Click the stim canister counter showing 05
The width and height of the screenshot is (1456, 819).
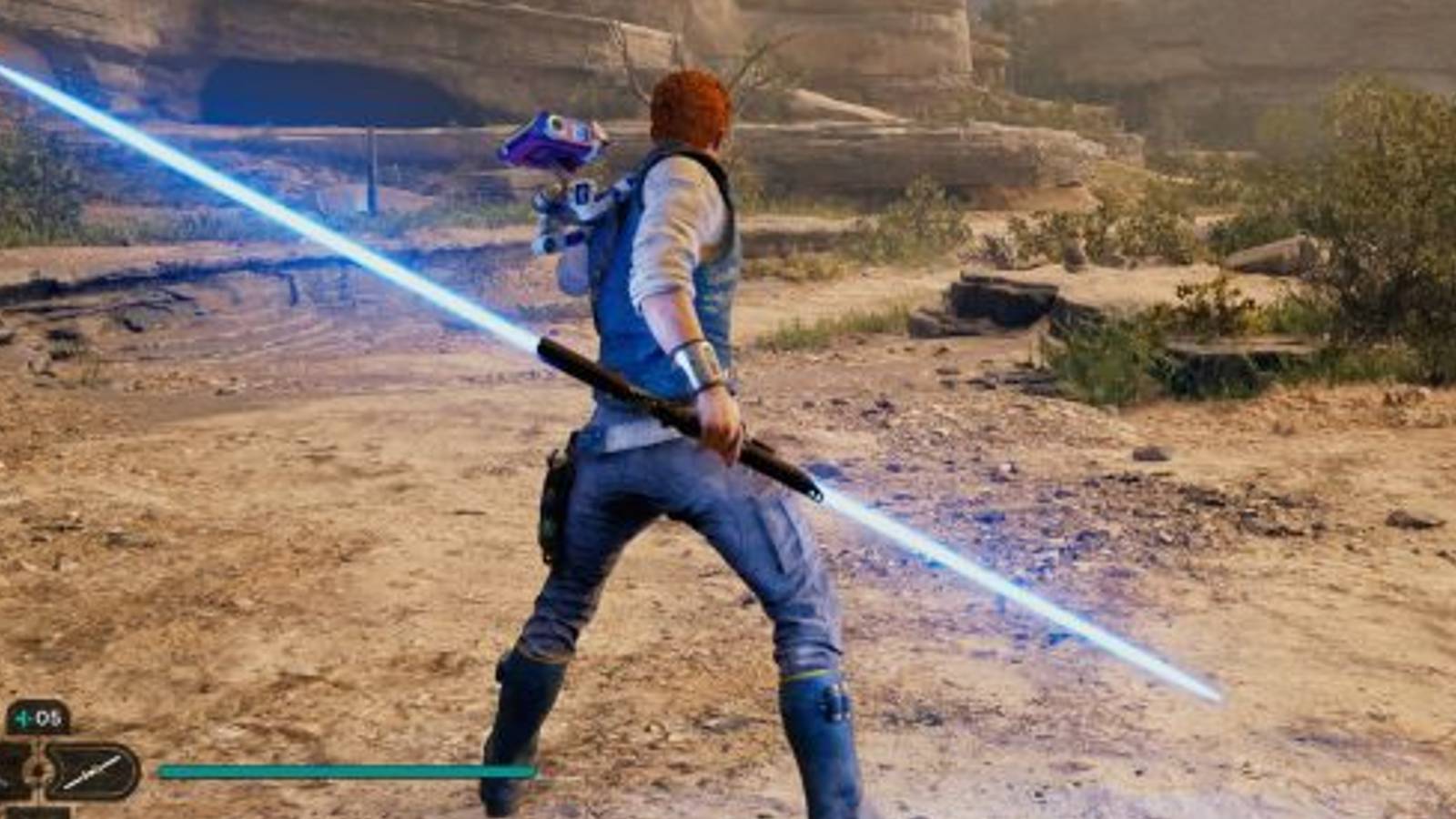(x=47, y=717)
